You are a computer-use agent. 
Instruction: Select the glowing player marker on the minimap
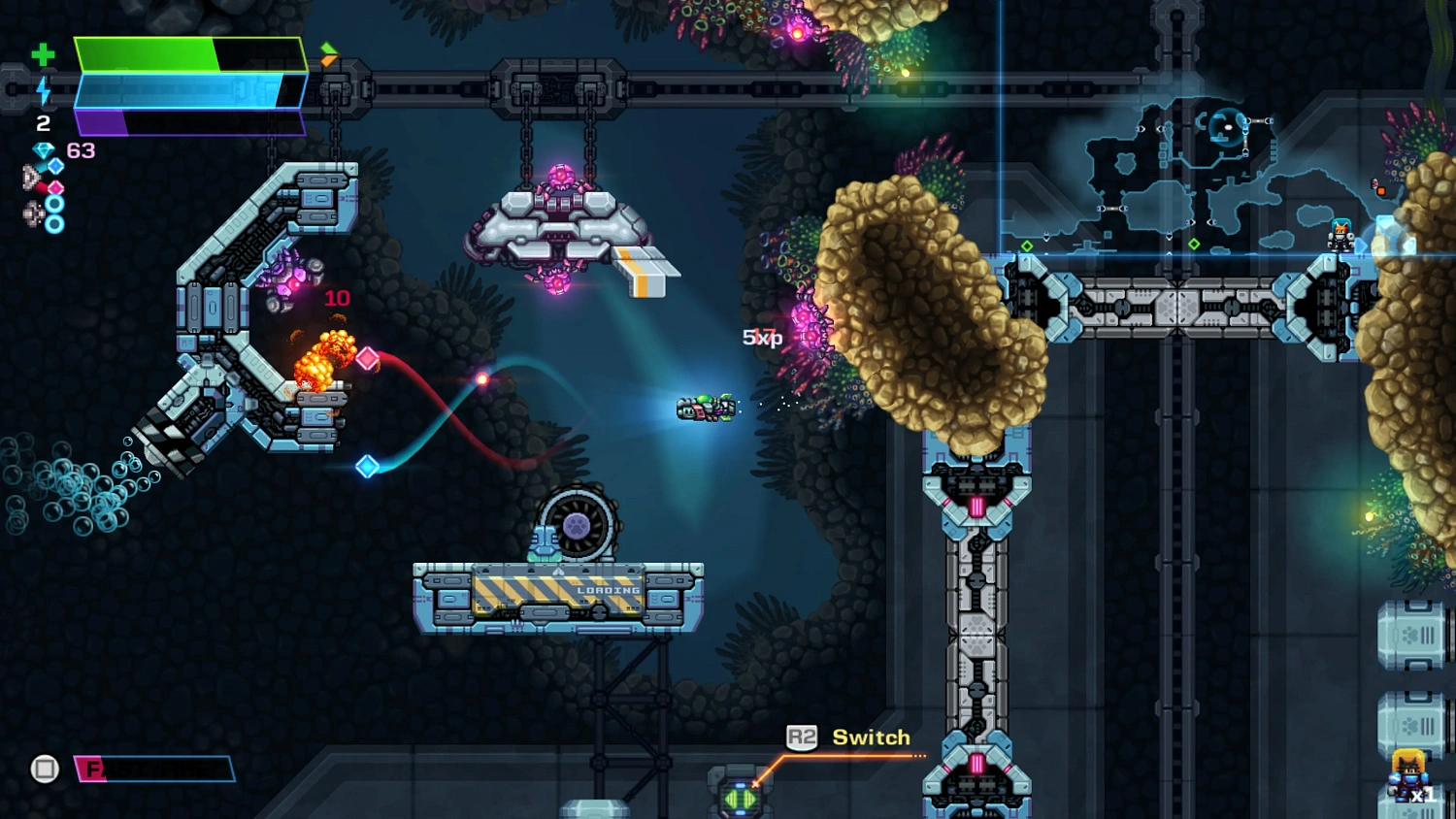point(1228,127)
